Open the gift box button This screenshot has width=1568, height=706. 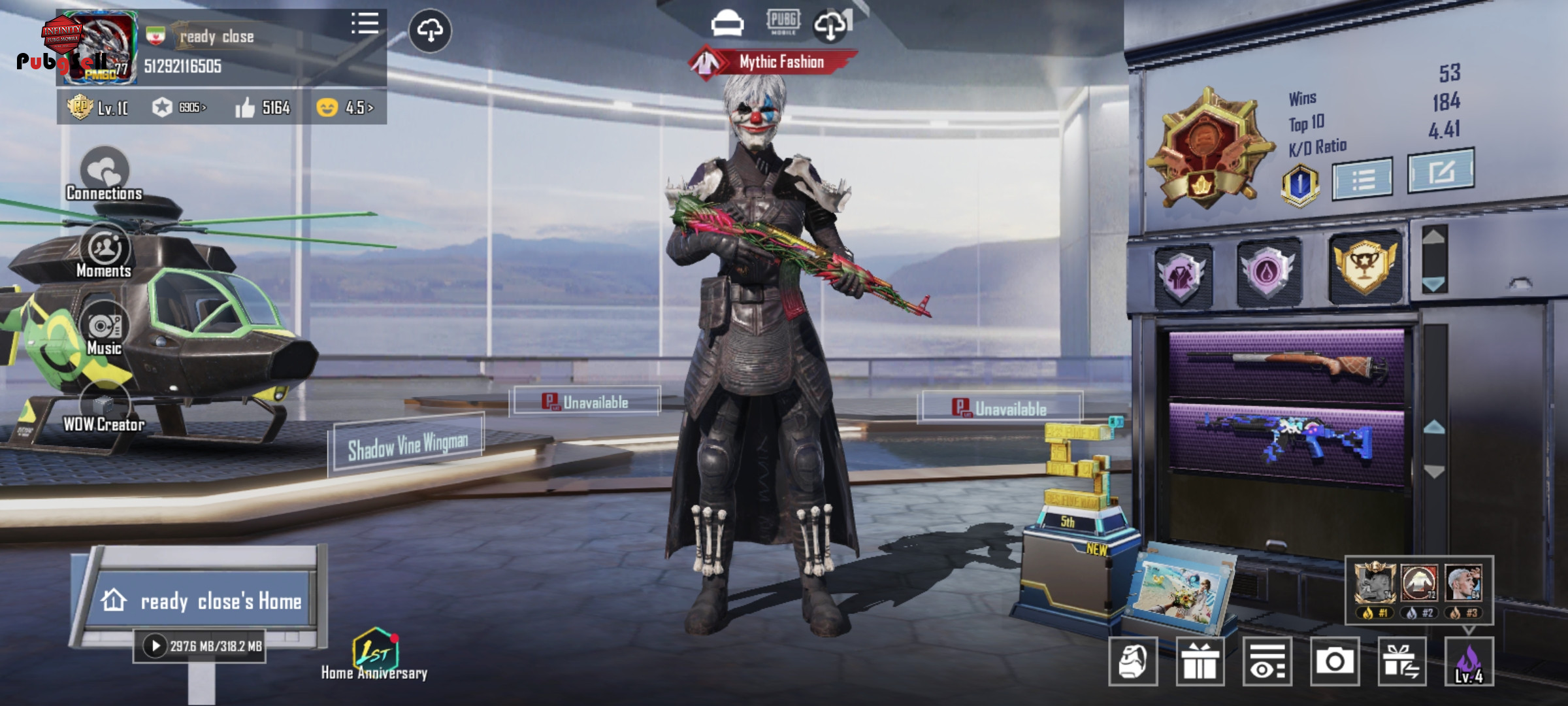coord(1200,662)
